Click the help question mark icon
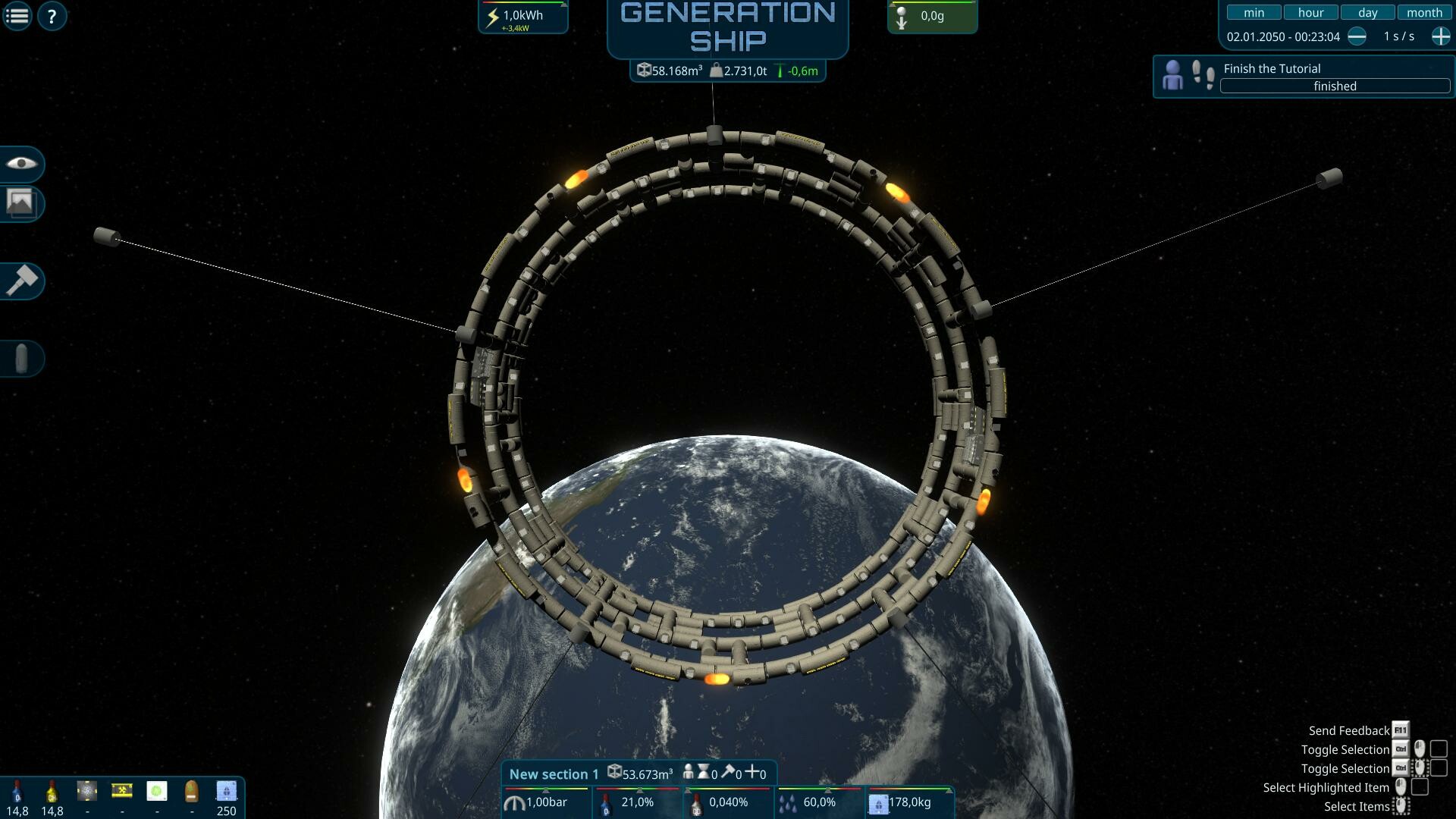This screenshot has height=819, width=1456. click(x=52, y=14)
